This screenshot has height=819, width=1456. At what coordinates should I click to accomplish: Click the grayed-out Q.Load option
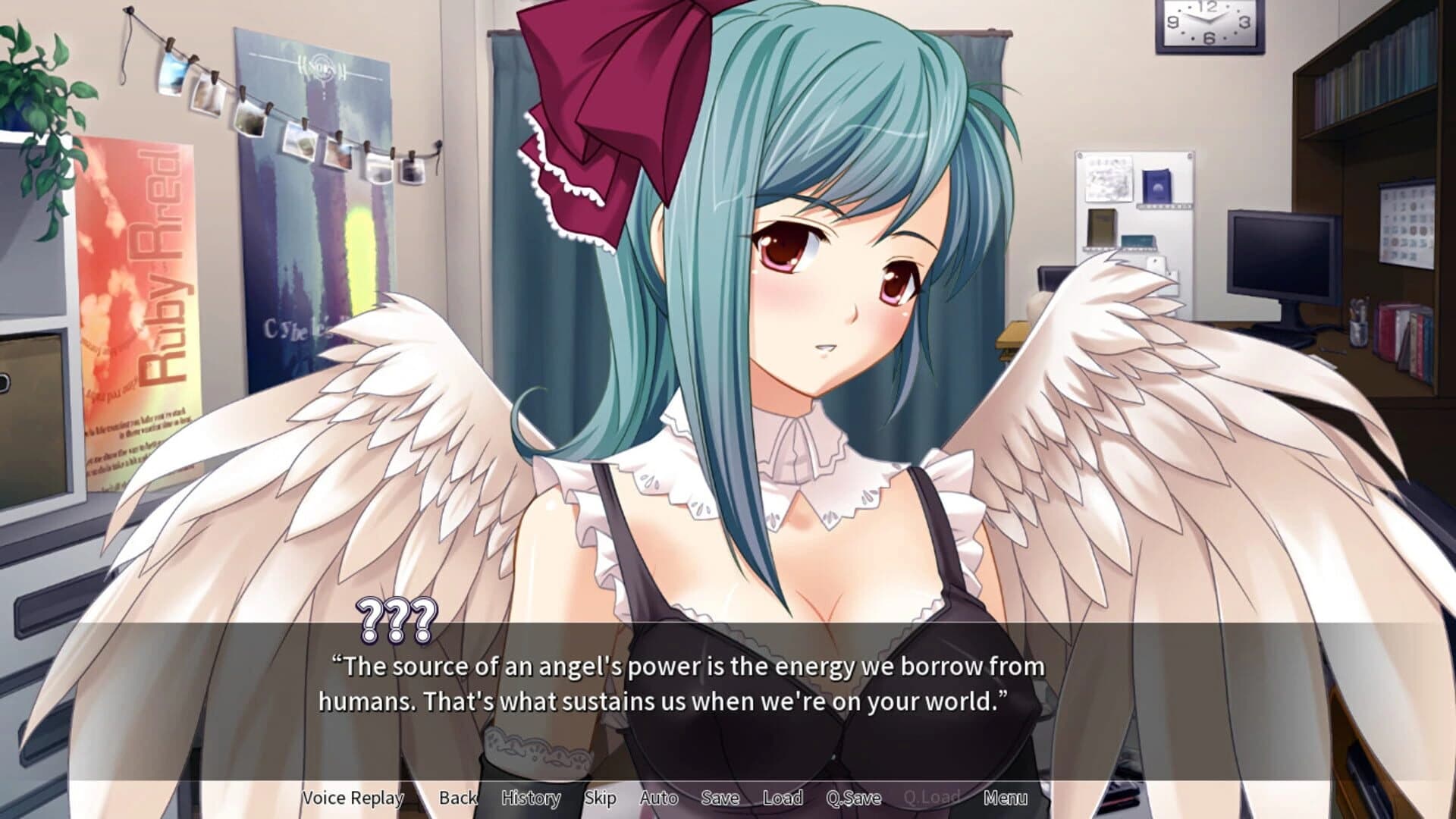[933, 798]
